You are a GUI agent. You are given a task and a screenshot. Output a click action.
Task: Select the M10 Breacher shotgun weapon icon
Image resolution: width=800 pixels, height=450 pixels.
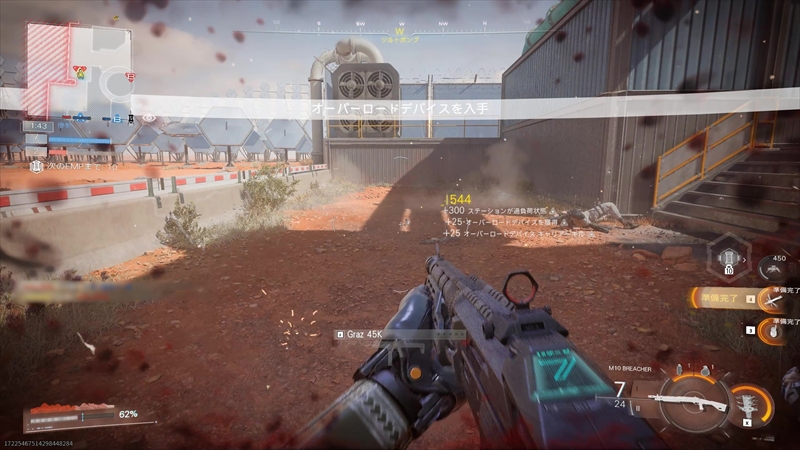coord(687,404)
